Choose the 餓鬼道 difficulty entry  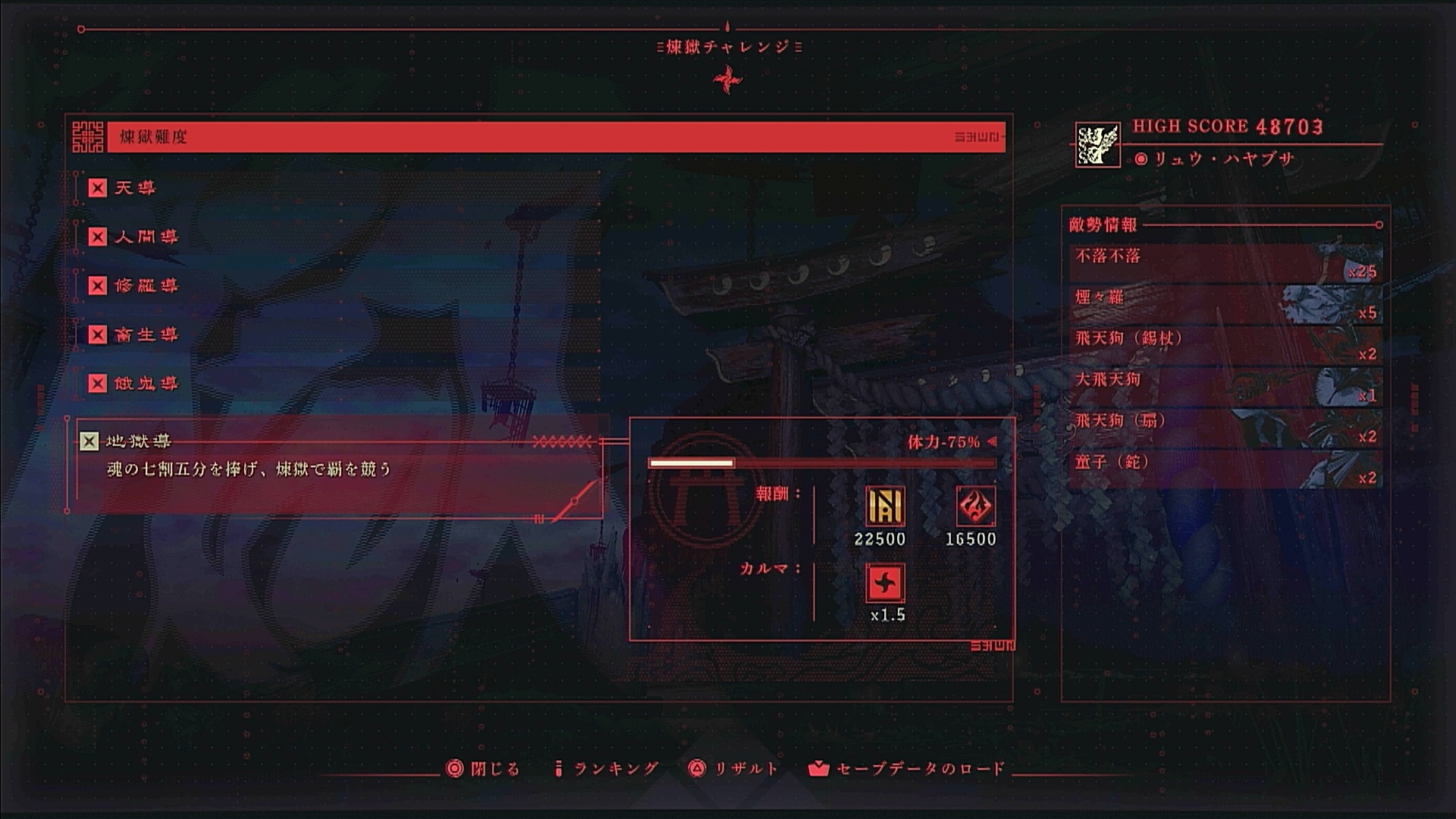click(x=146, y=384)
